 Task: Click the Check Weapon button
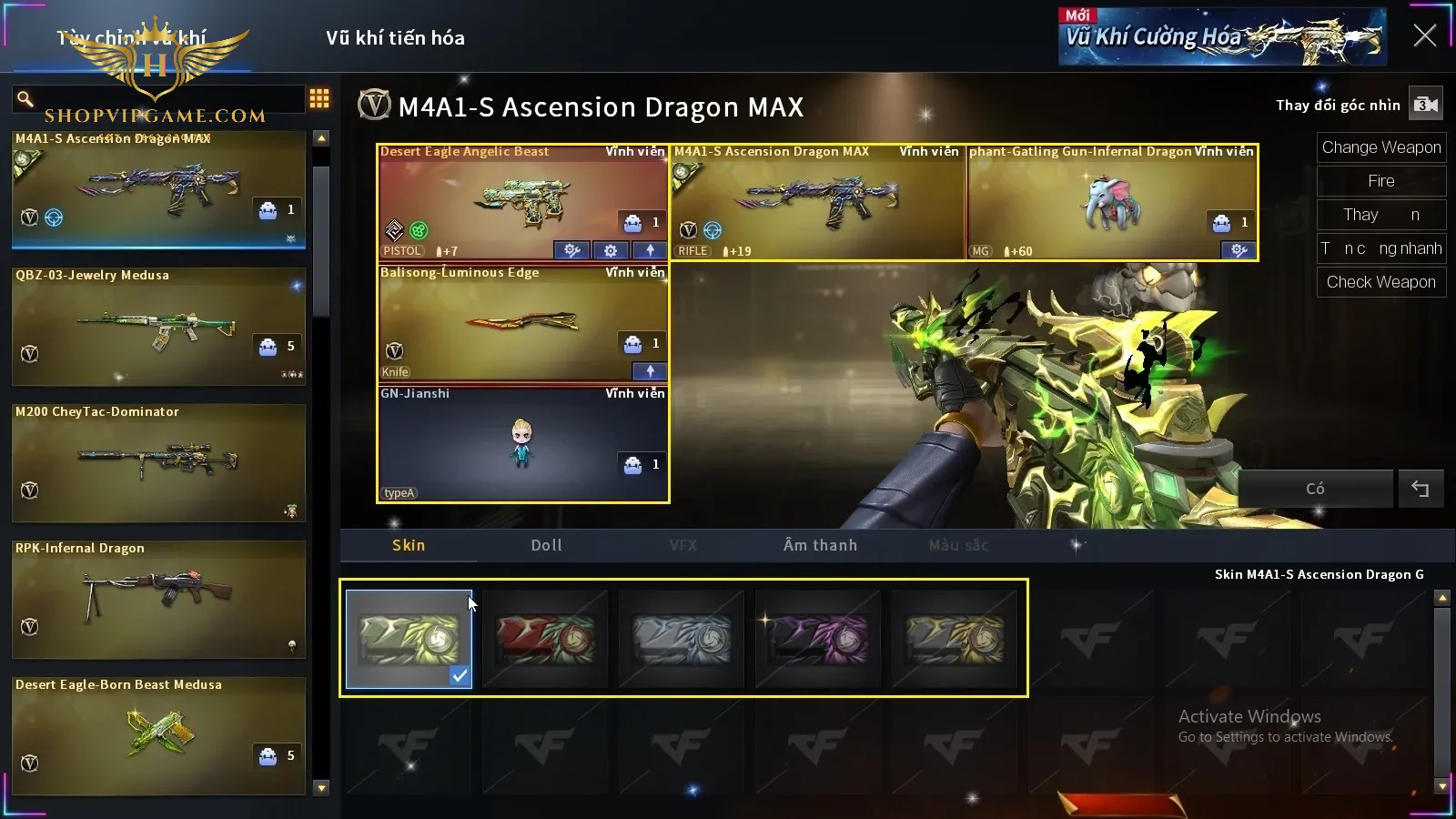point(1380,282)
